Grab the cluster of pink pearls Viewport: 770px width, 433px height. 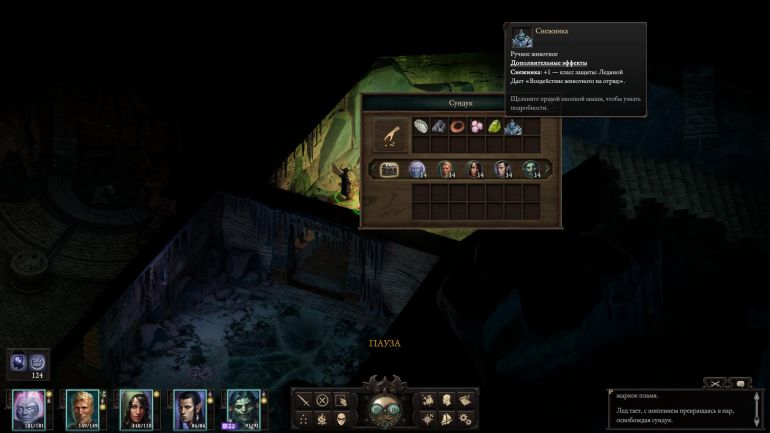coord(476,127)
